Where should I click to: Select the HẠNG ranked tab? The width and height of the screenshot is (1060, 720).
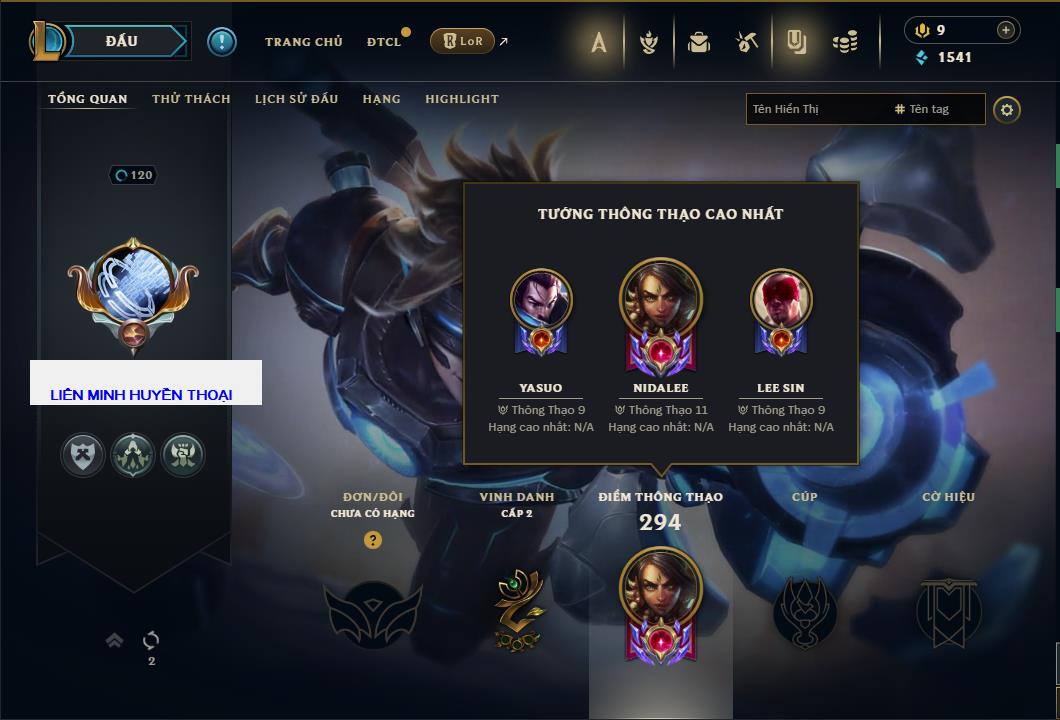(381, 99)
